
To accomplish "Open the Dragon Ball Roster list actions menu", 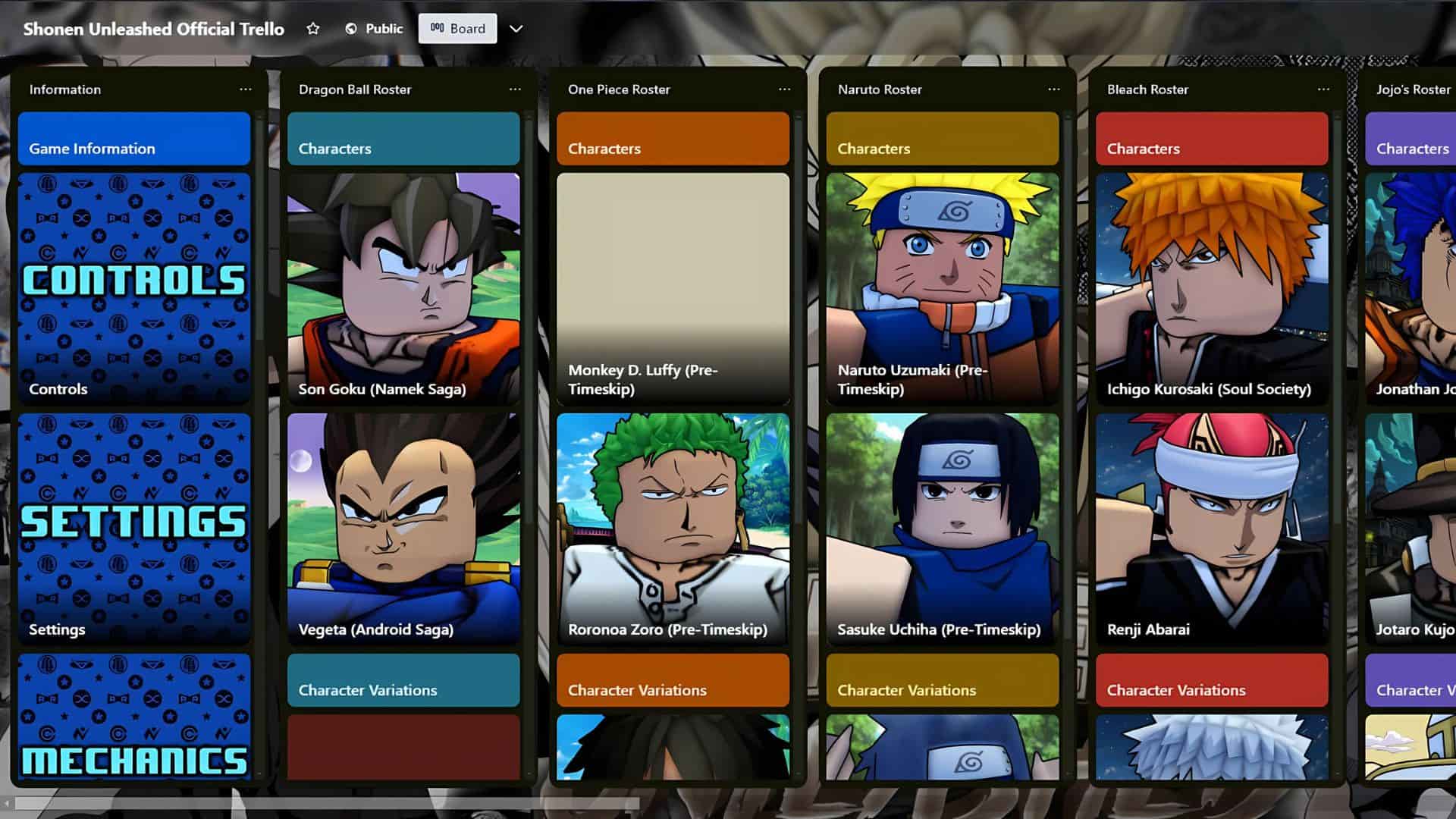I will tap(514, 89).
